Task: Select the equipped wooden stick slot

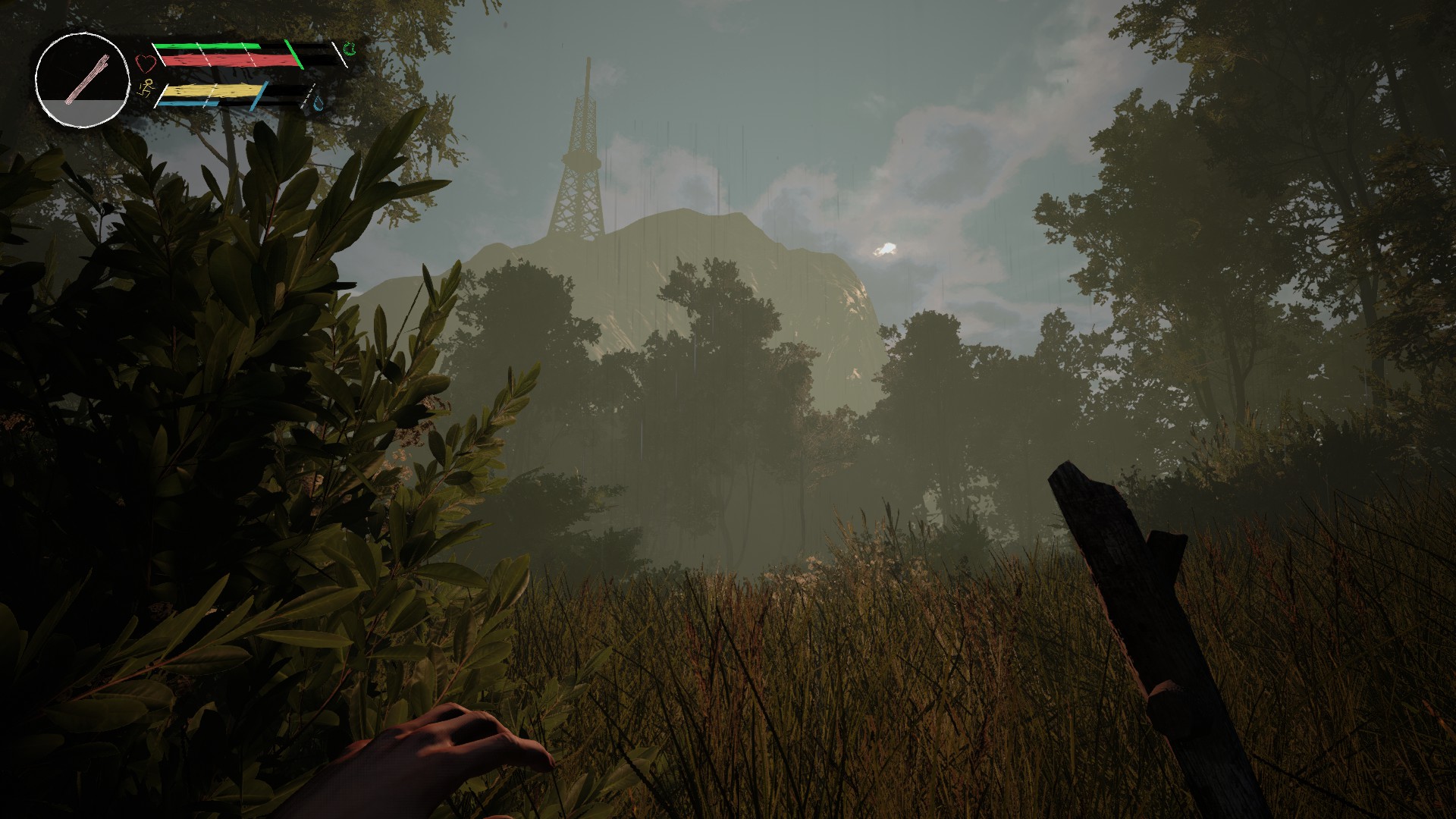Action: 81,78
